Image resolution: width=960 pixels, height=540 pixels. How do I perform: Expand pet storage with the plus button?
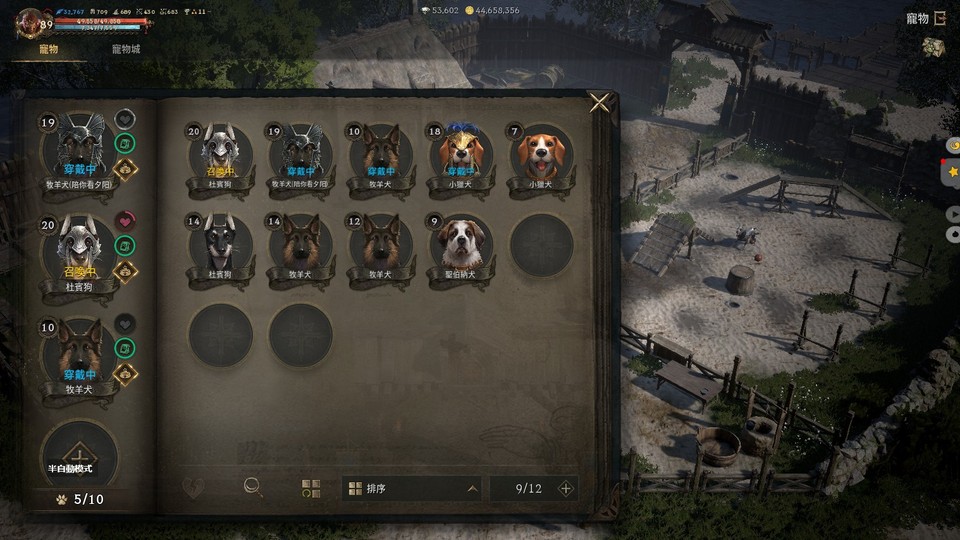pyautogui.click(x=565, y=489)
